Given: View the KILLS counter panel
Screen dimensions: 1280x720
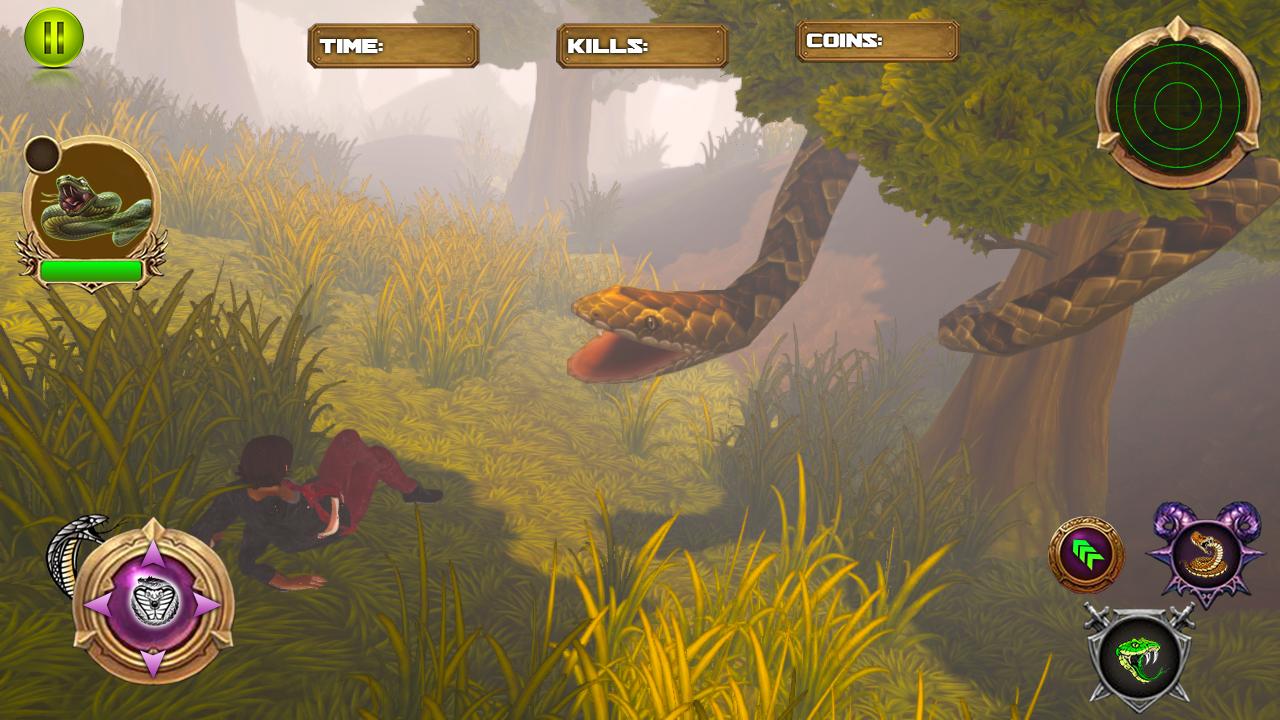Looking at the screenshot, I should click(x=643, y=44).
